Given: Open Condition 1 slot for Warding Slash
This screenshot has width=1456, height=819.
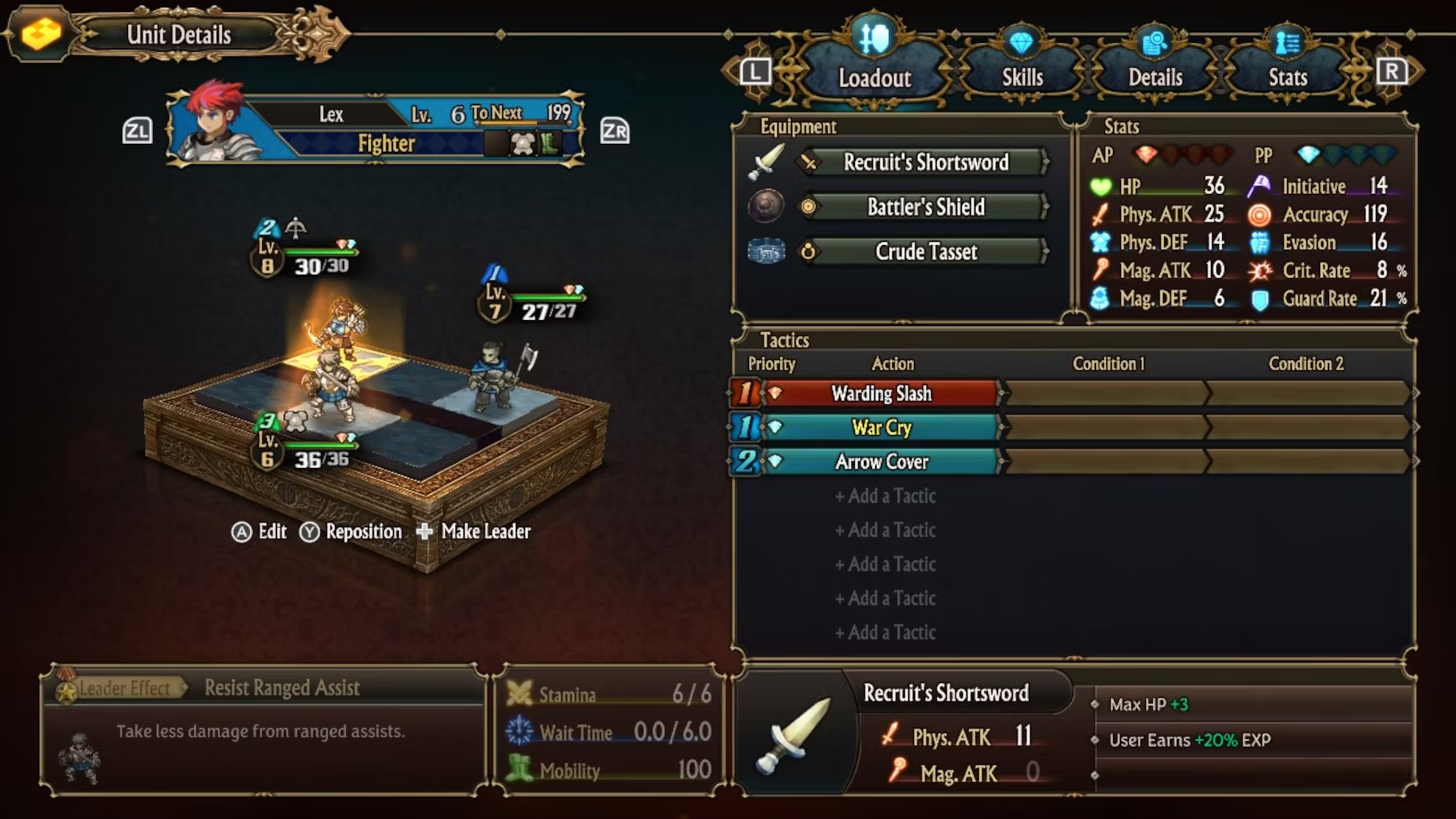Looking at the screenshot, I should pos(1107,394).
